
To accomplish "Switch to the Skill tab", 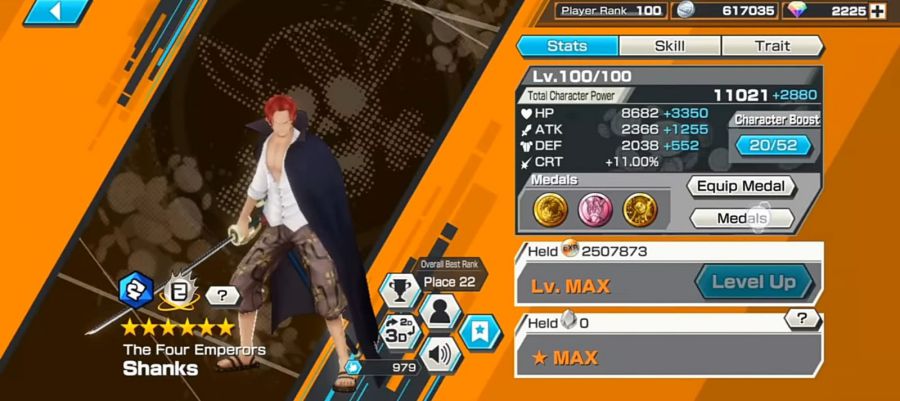I will (x=669, y=46).
